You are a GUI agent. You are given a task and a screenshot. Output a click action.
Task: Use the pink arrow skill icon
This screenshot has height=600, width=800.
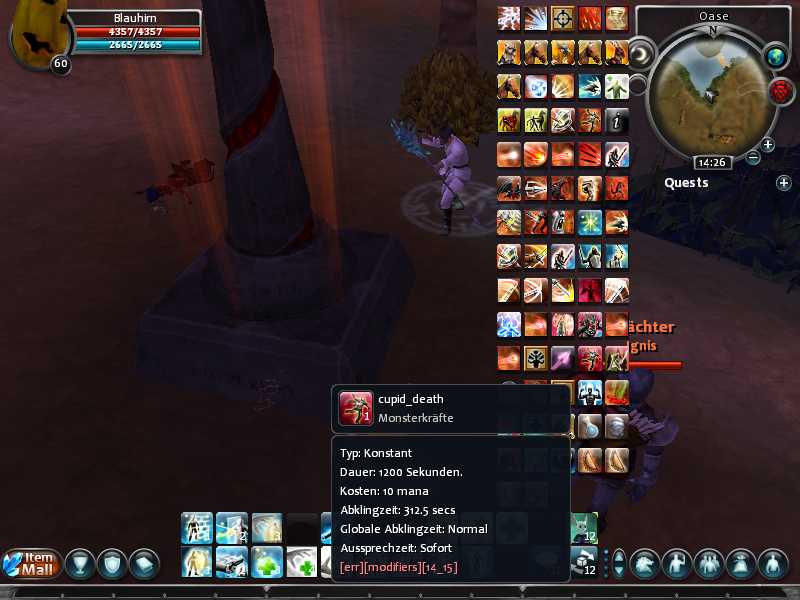[563, 358]
